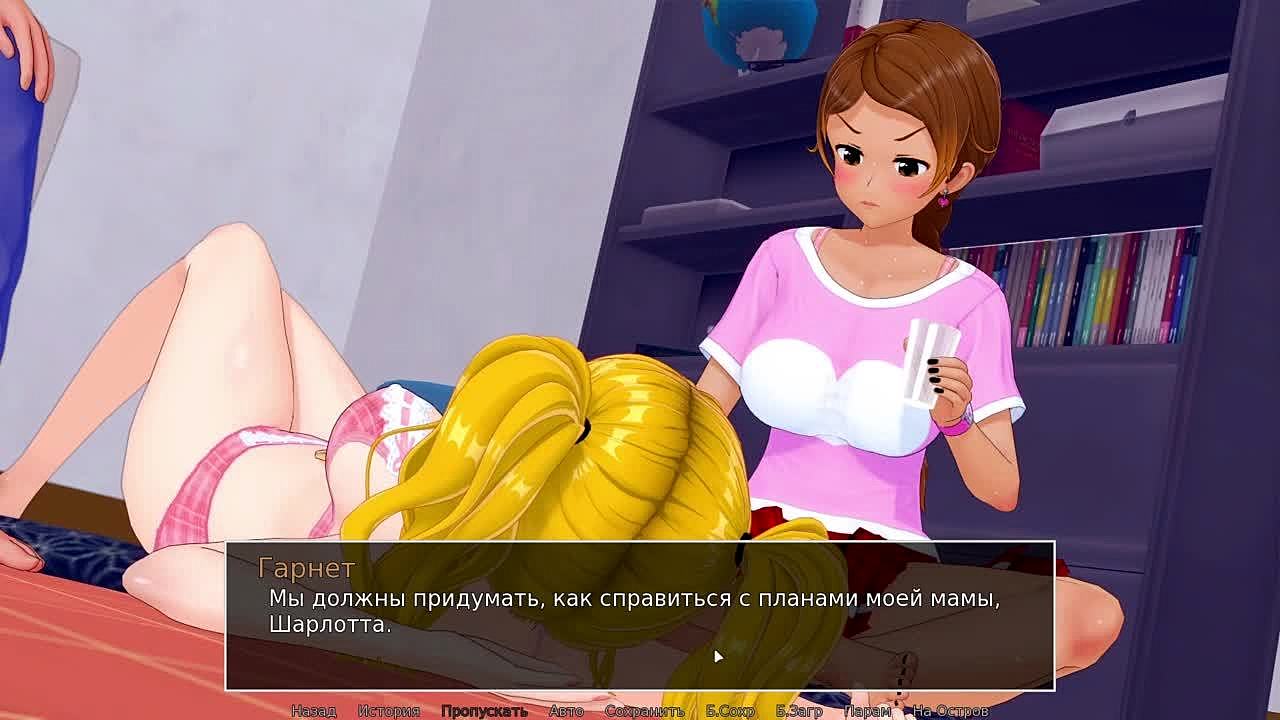
Task: Select the На Остров option
Action: [x=950, y=711]
